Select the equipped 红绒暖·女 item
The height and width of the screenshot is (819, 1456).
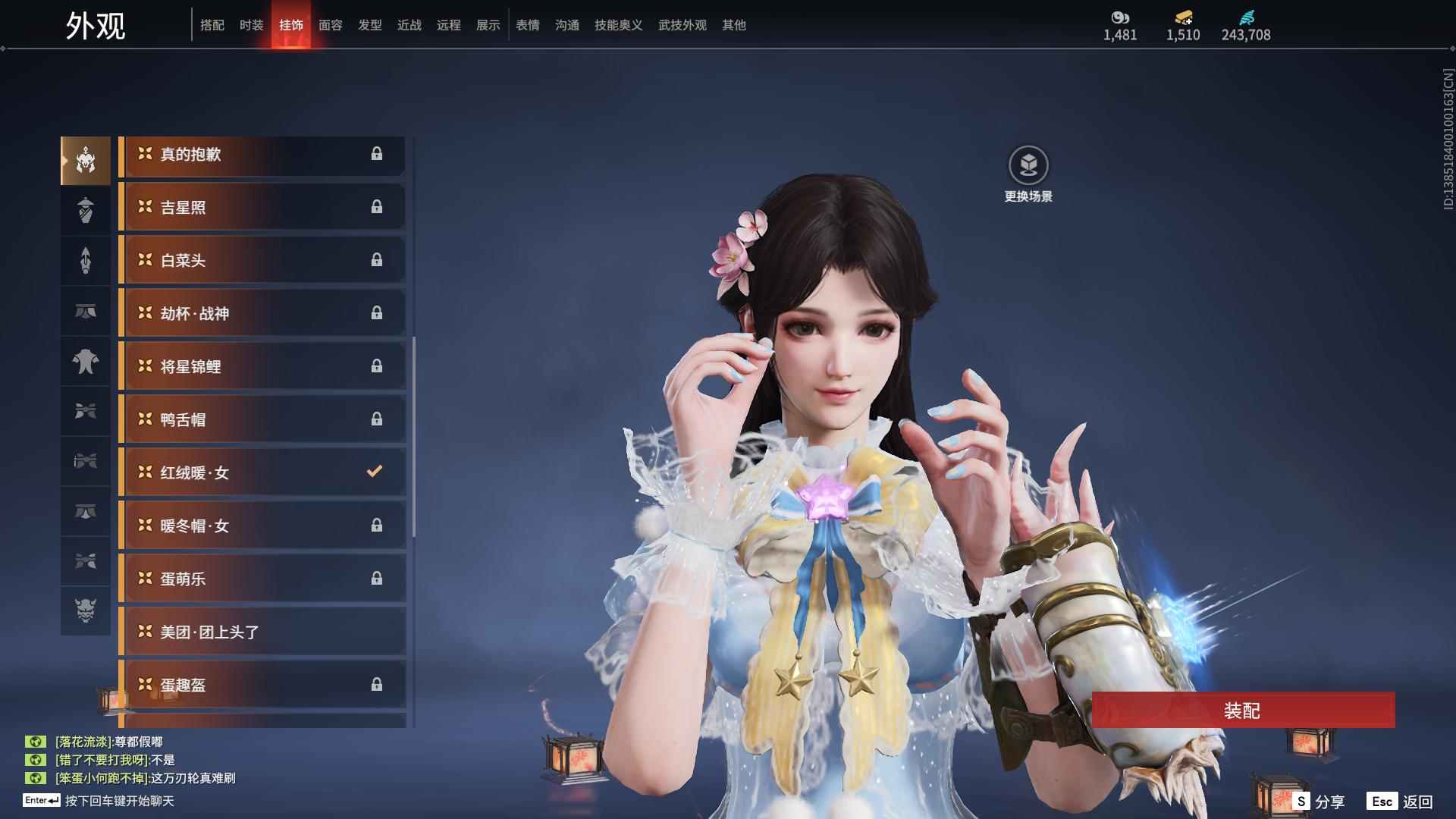point(262,473)
